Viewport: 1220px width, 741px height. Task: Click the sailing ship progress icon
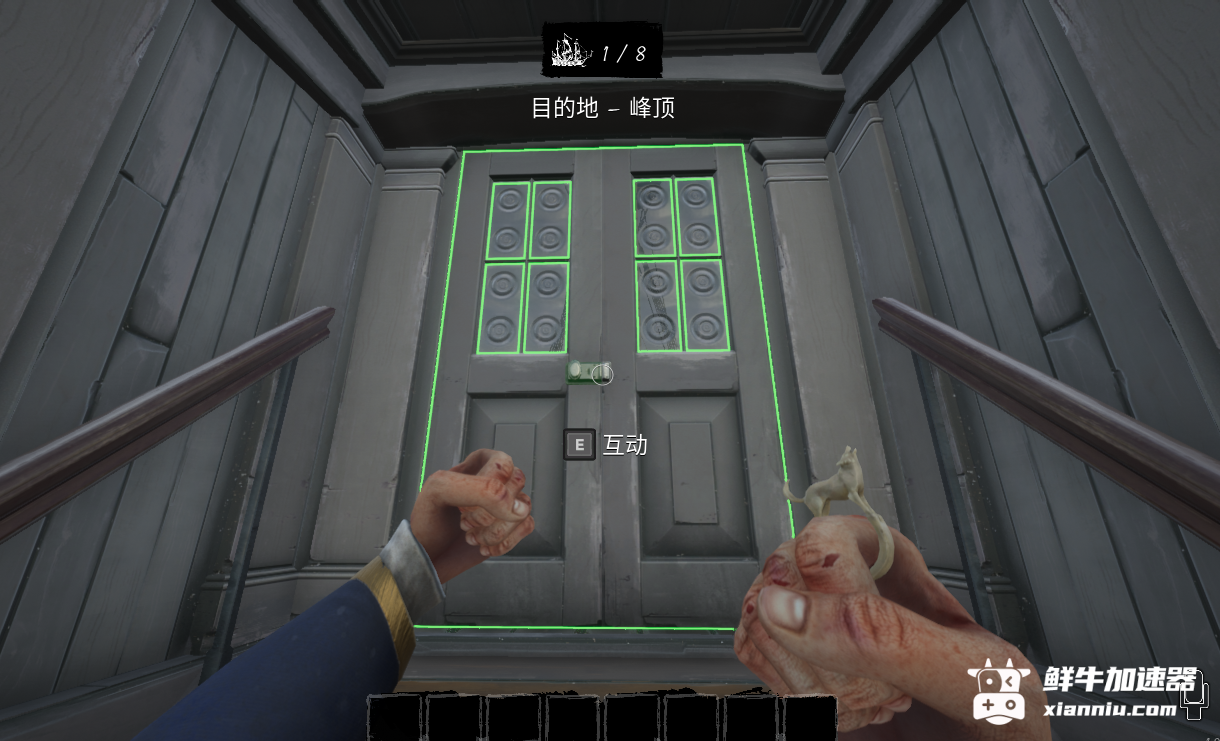coord(570,50)
